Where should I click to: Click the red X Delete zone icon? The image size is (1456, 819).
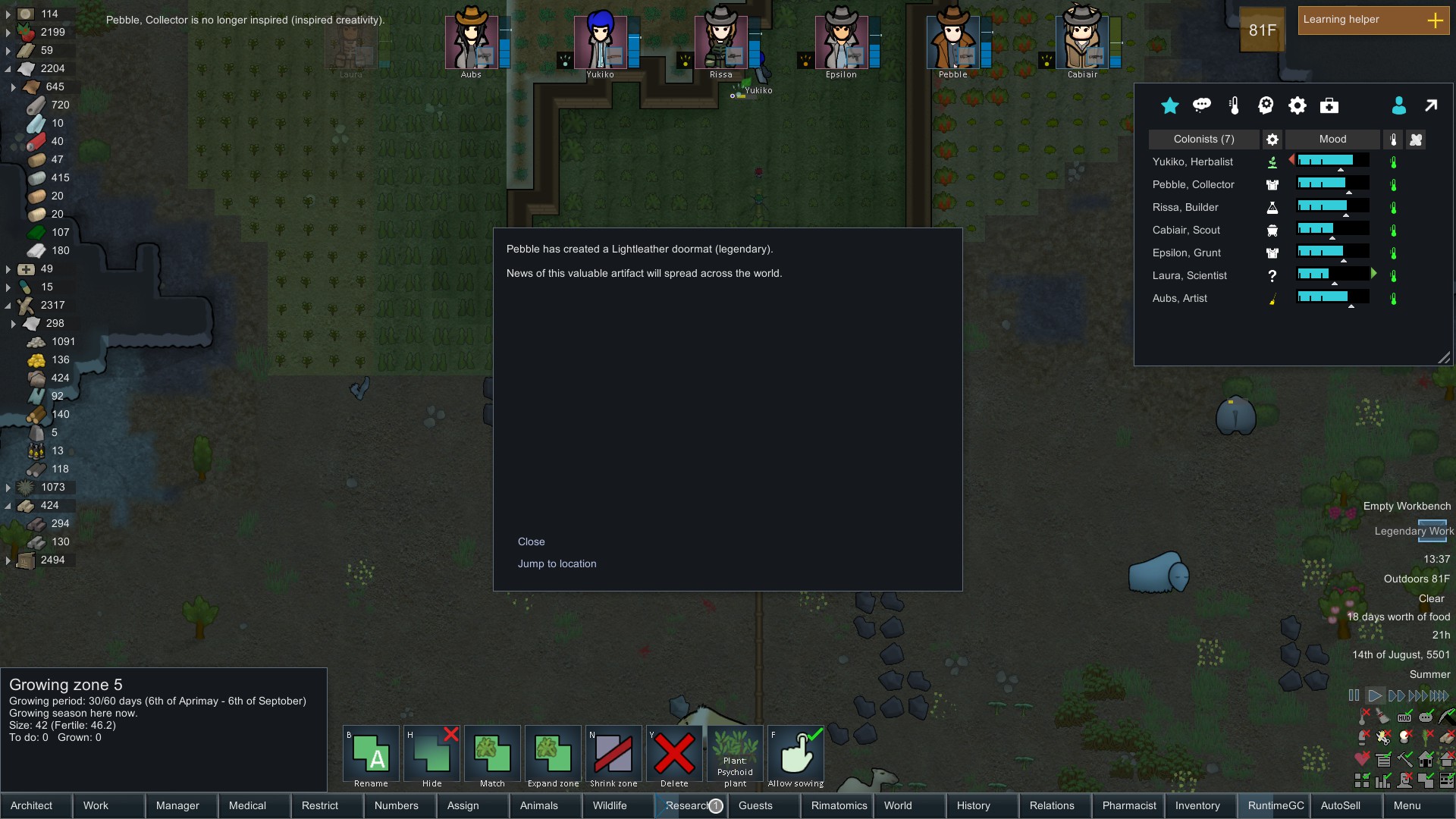pos(674,755)
